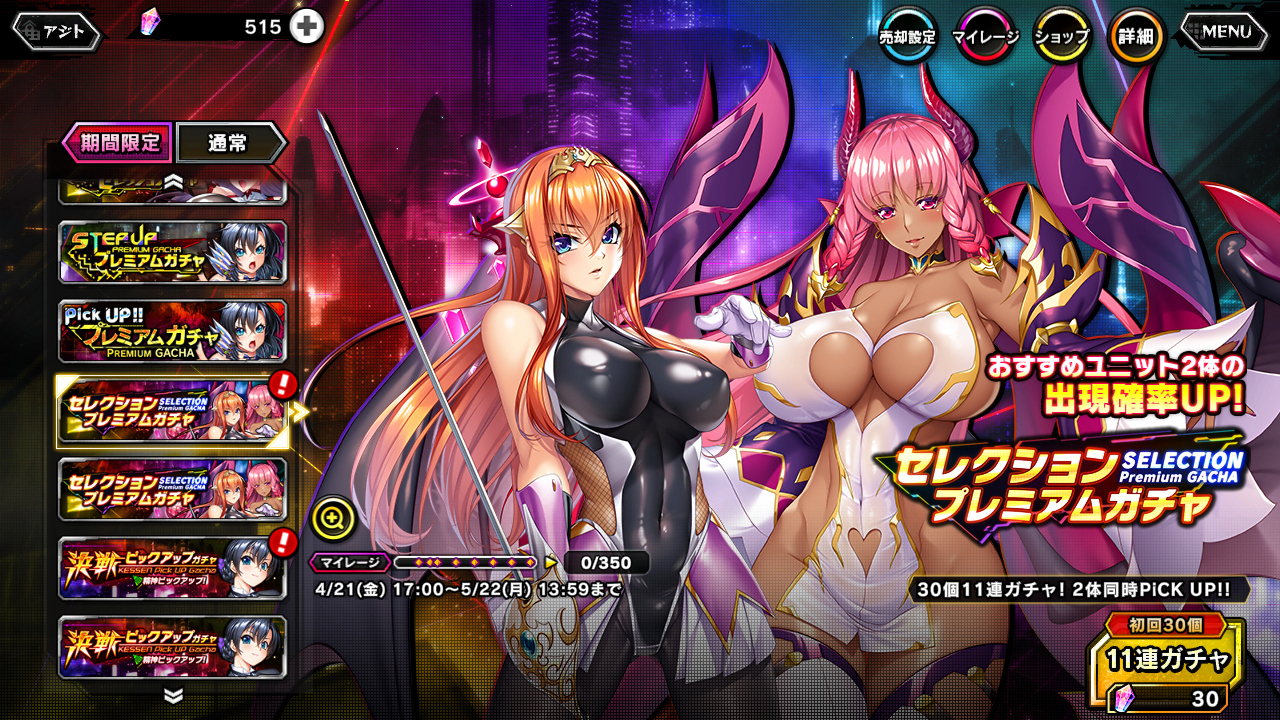
Task: Add more gems with the plus button
Action: pos(307,27)
